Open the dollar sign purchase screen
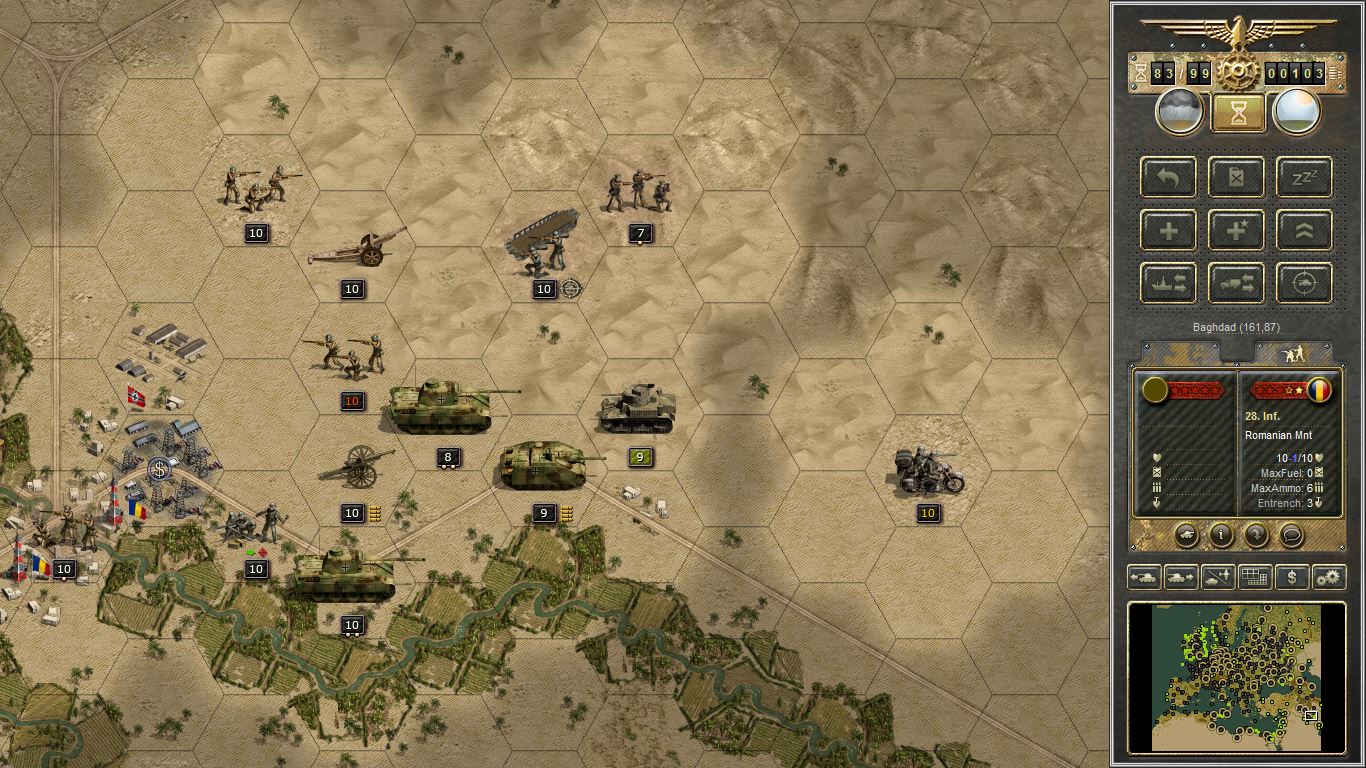This screenshot has height=768, width=1366. pyautogui.click(x=1292, y=577)
